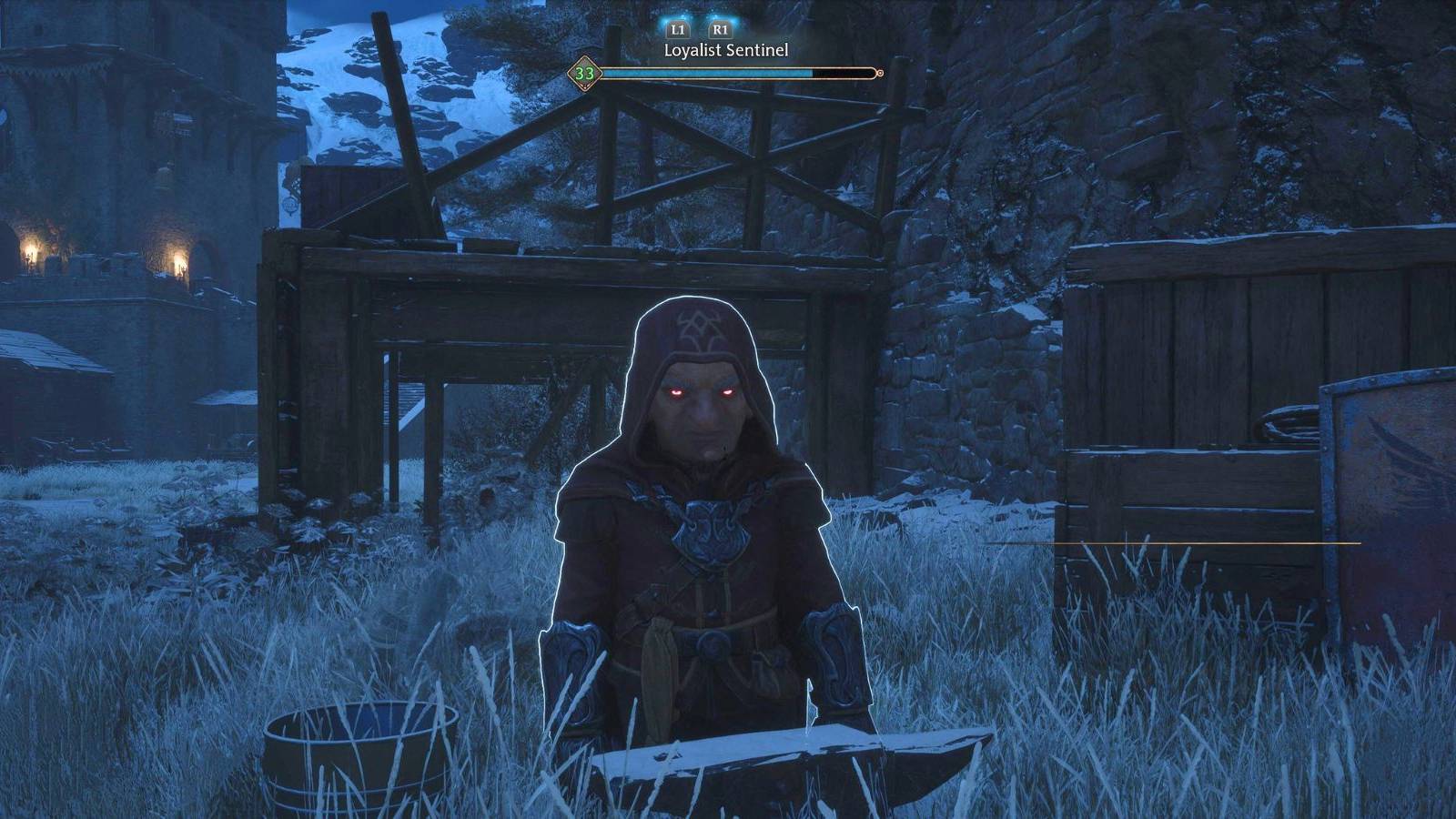1456x819 pixels.
Task: Click the depleted black section of the health bar
Action: tap(842, 71)
